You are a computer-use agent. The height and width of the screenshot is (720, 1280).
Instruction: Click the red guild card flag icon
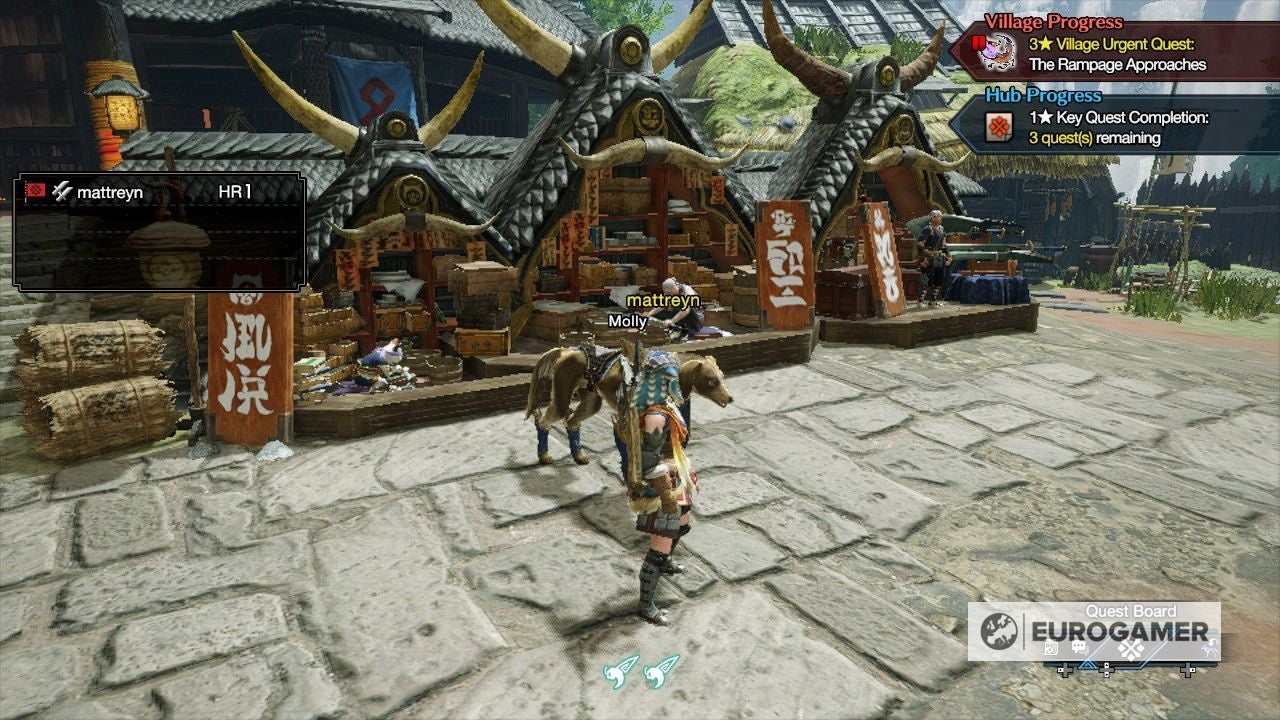pos(35,191)
